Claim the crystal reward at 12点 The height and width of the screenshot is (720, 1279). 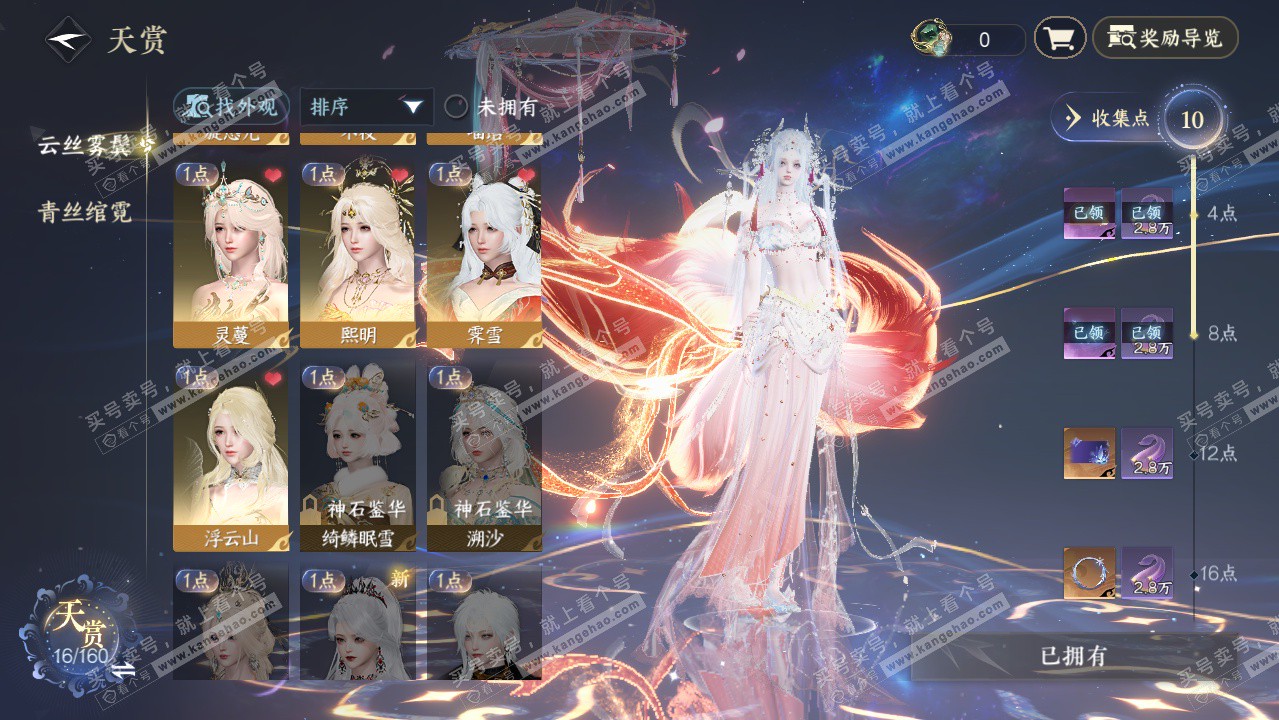tap(1088, 453)
